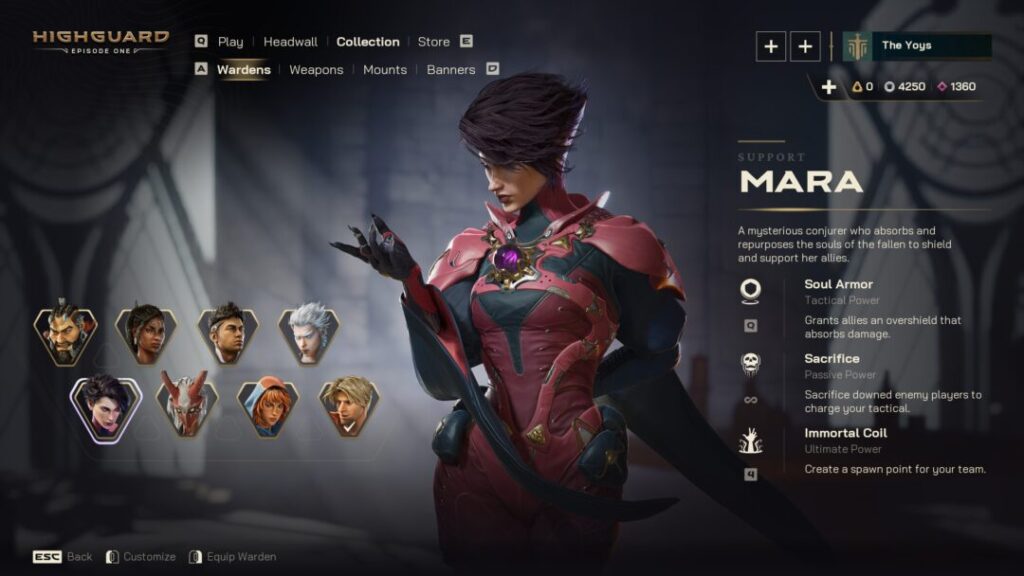The image size is (1024, 576).
Task: Open the Banners tab
Action: 451,70
